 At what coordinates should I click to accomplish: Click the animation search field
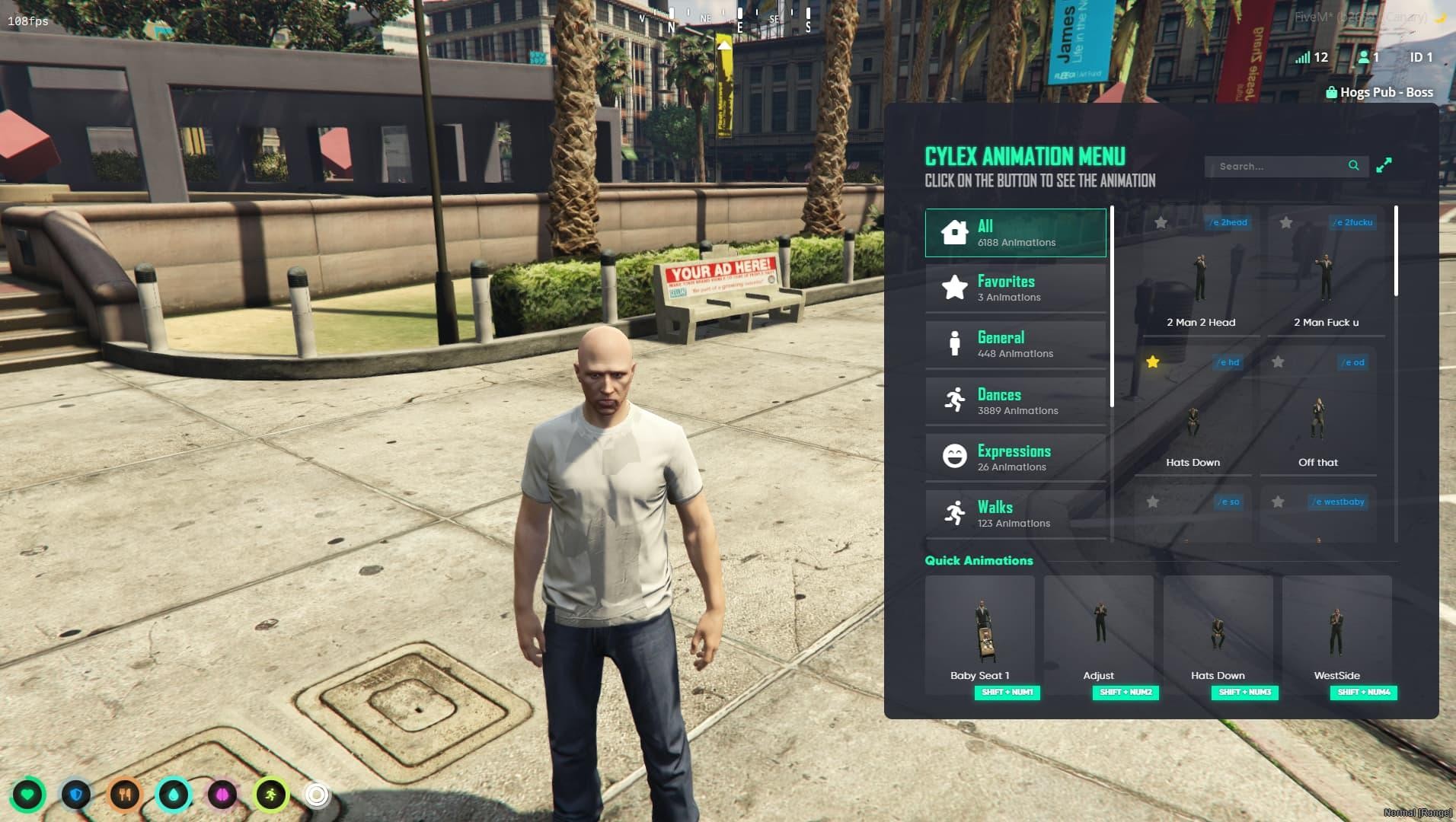coord(1281,166)
